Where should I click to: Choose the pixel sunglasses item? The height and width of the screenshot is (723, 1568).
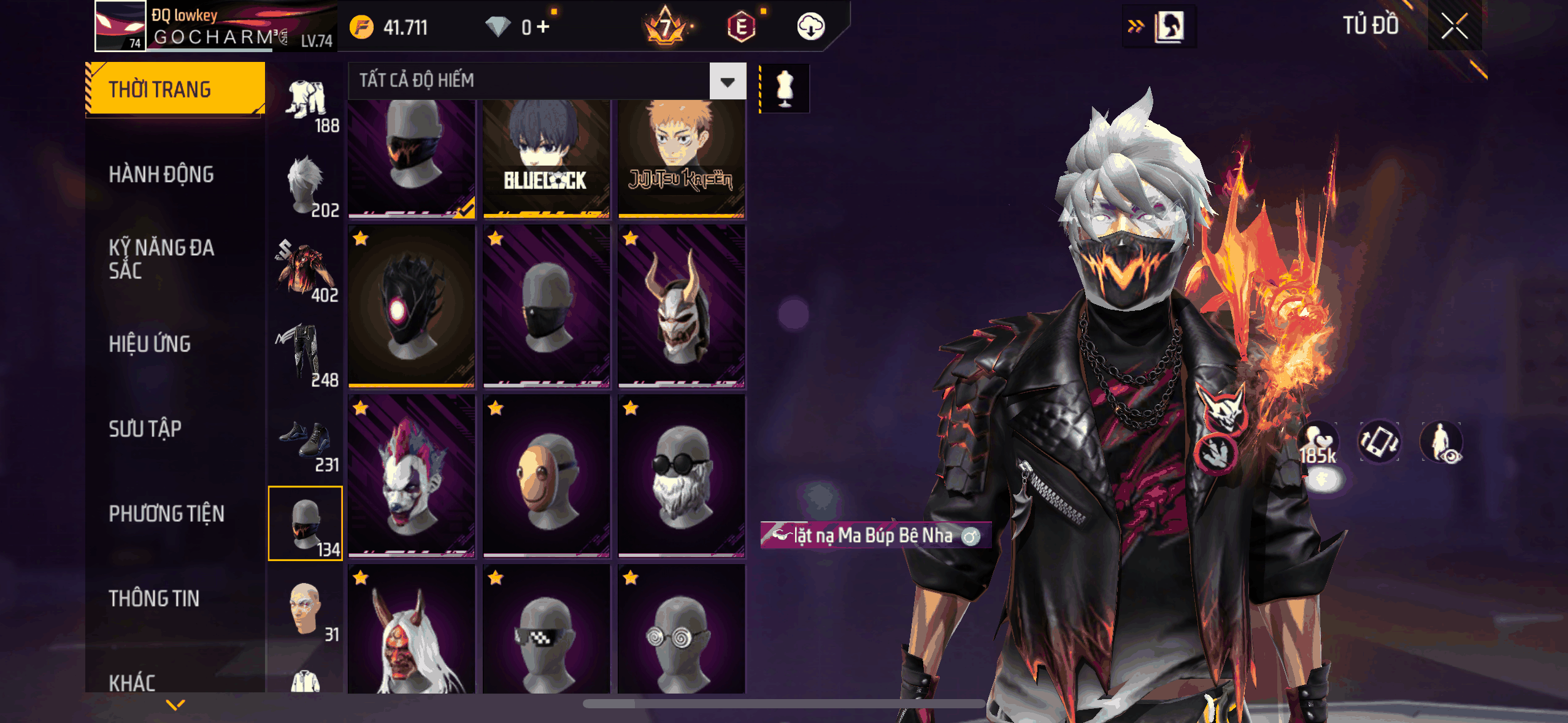click(546, 630)
